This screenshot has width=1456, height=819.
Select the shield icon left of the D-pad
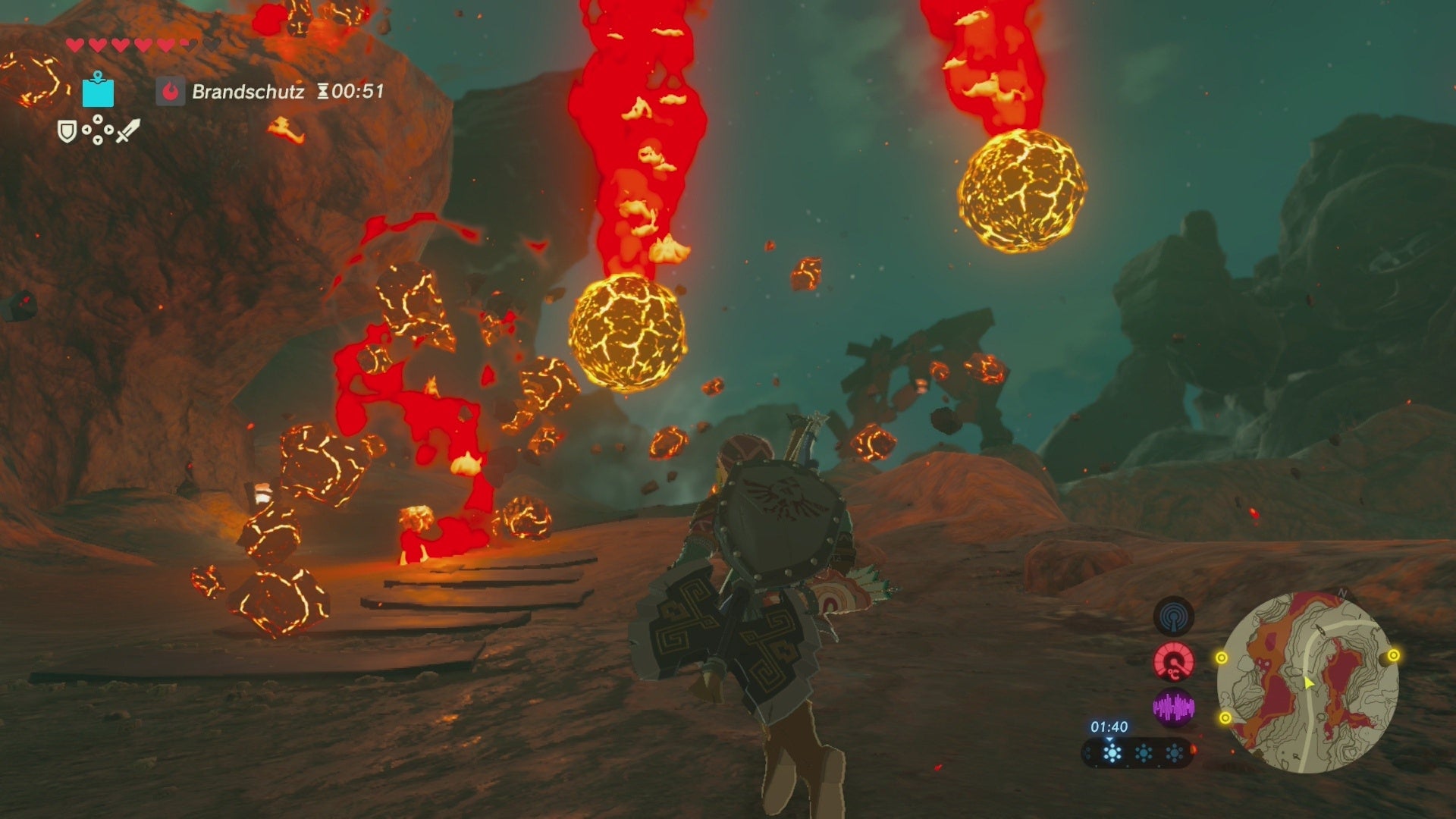(x=67, y=133)
